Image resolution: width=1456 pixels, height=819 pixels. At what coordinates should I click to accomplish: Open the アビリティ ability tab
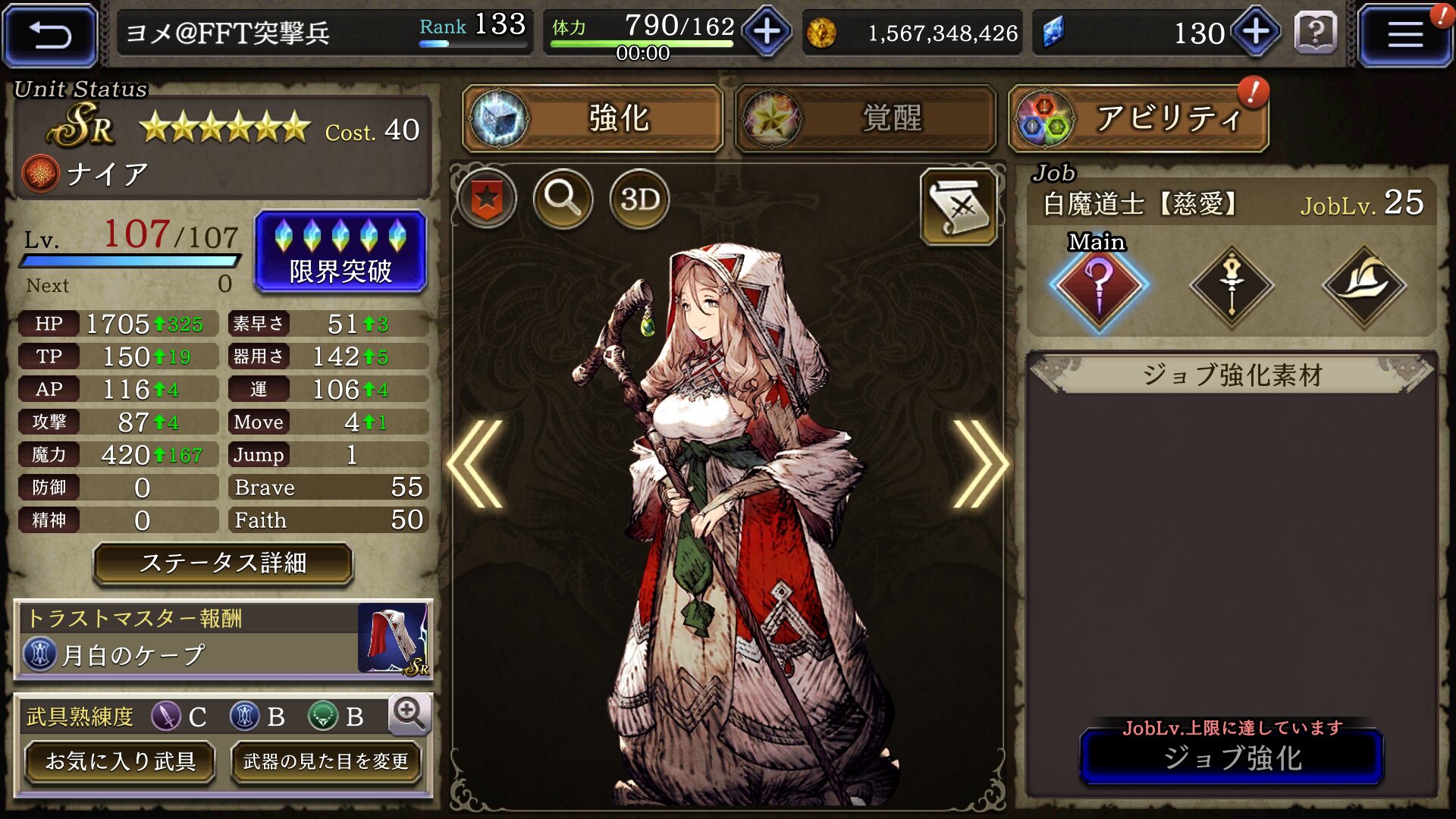point(1138,118)
